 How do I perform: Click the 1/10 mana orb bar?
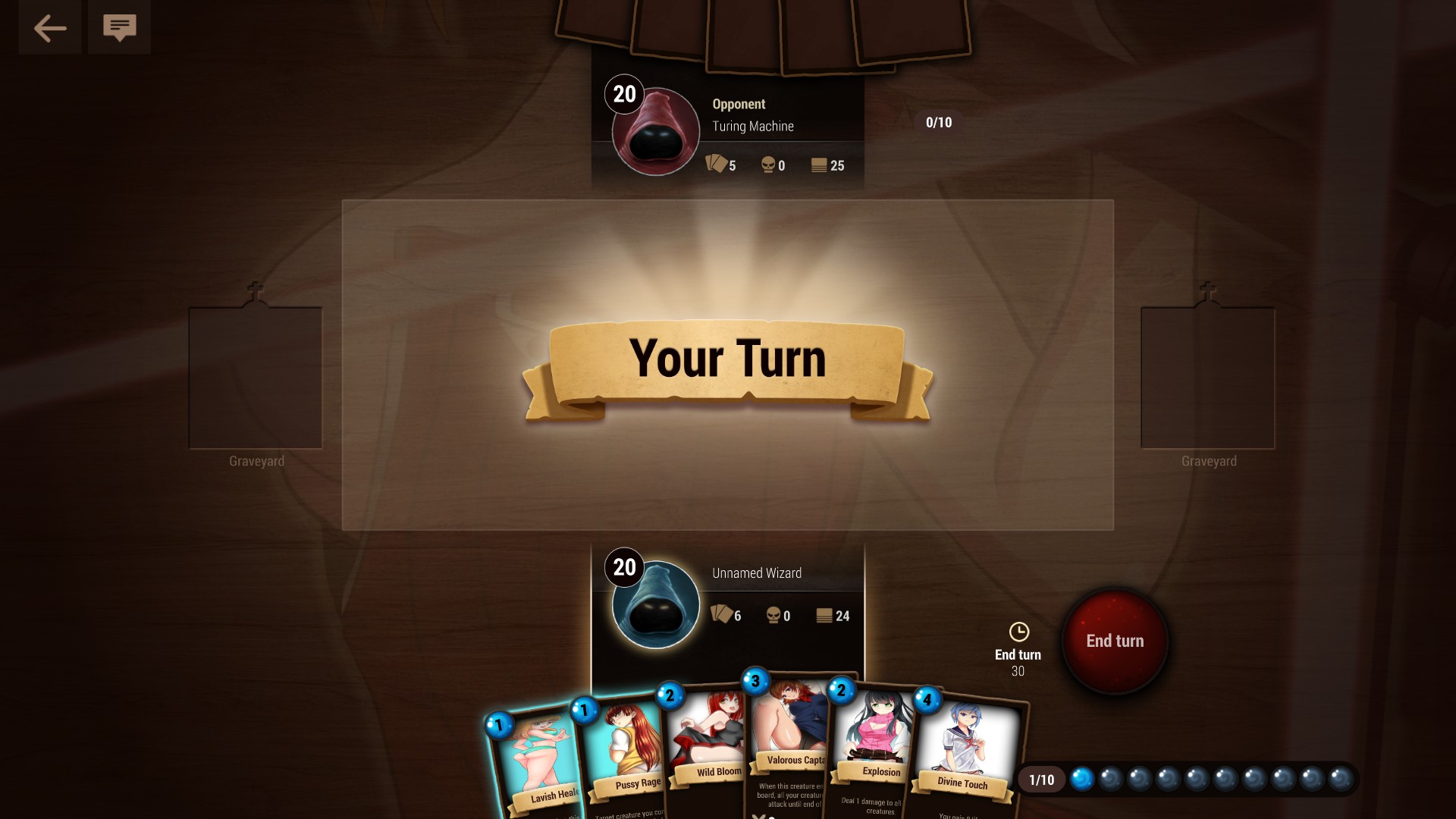pyautogui.click(x=1042, y=779)
